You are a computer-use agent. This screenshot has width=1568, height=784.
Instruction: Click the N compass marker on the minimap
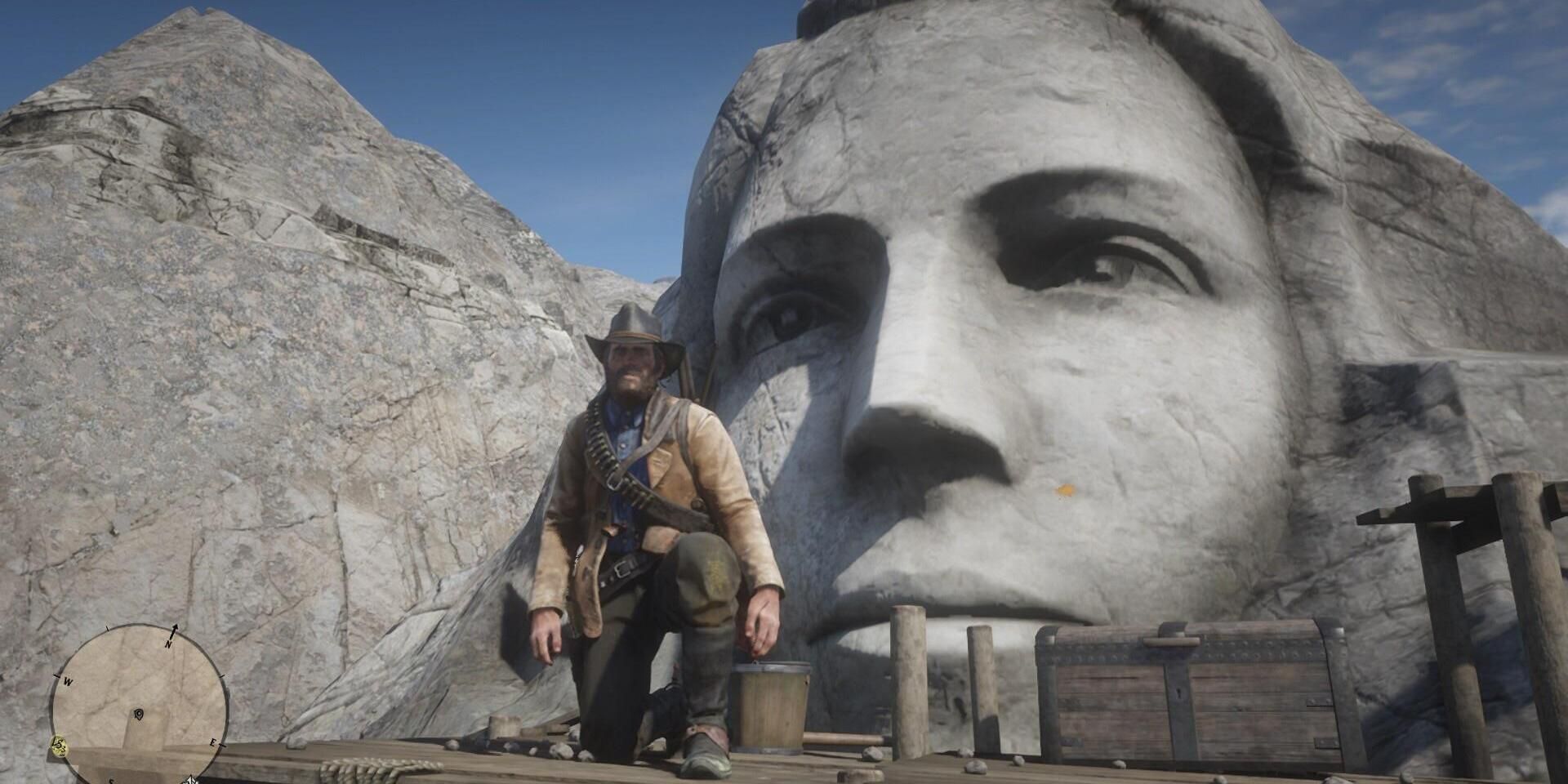click(168, 644)
